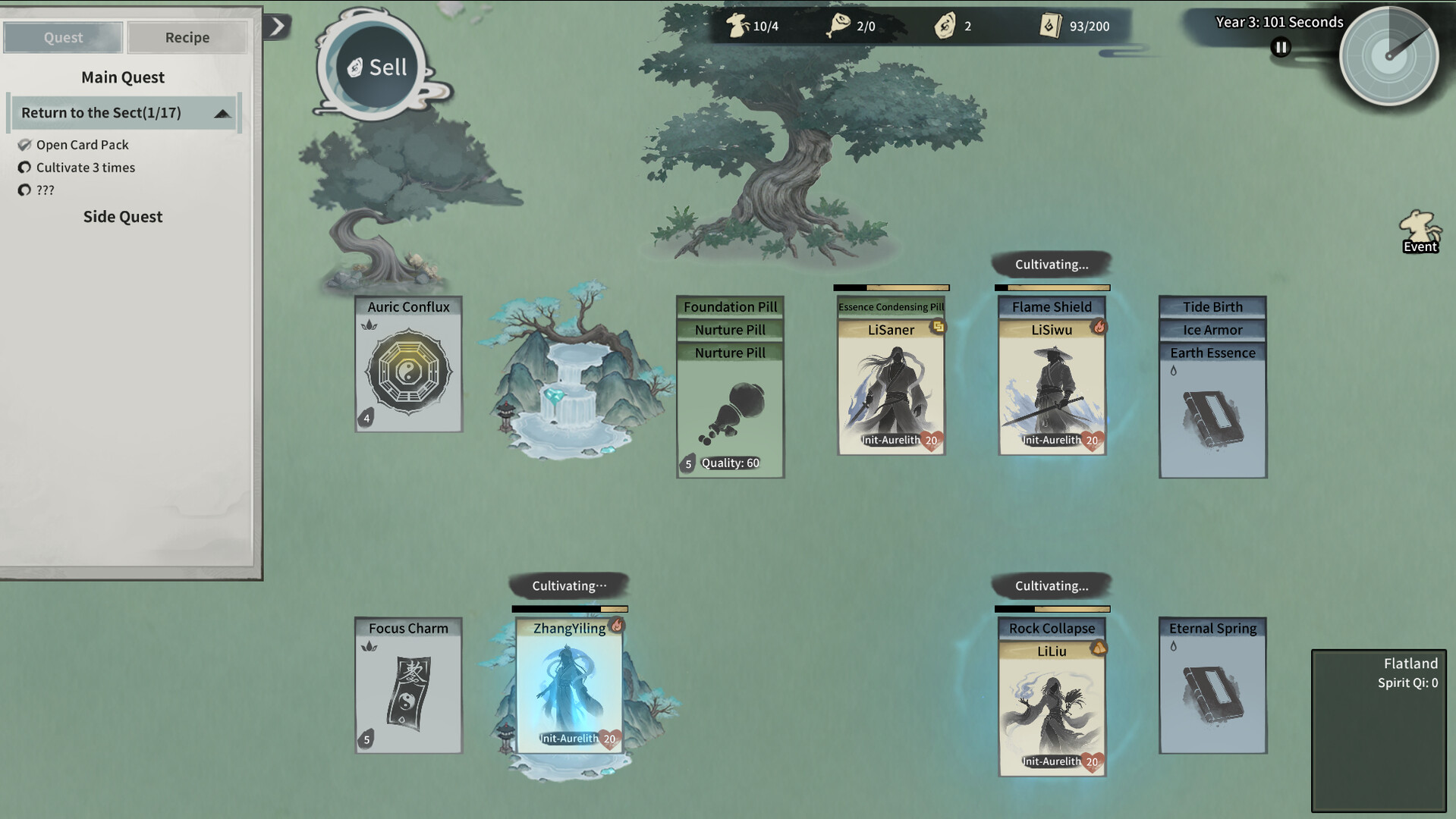Click the card count icon showing 93/200
1456x819 pixels.
coord(1051,25)
